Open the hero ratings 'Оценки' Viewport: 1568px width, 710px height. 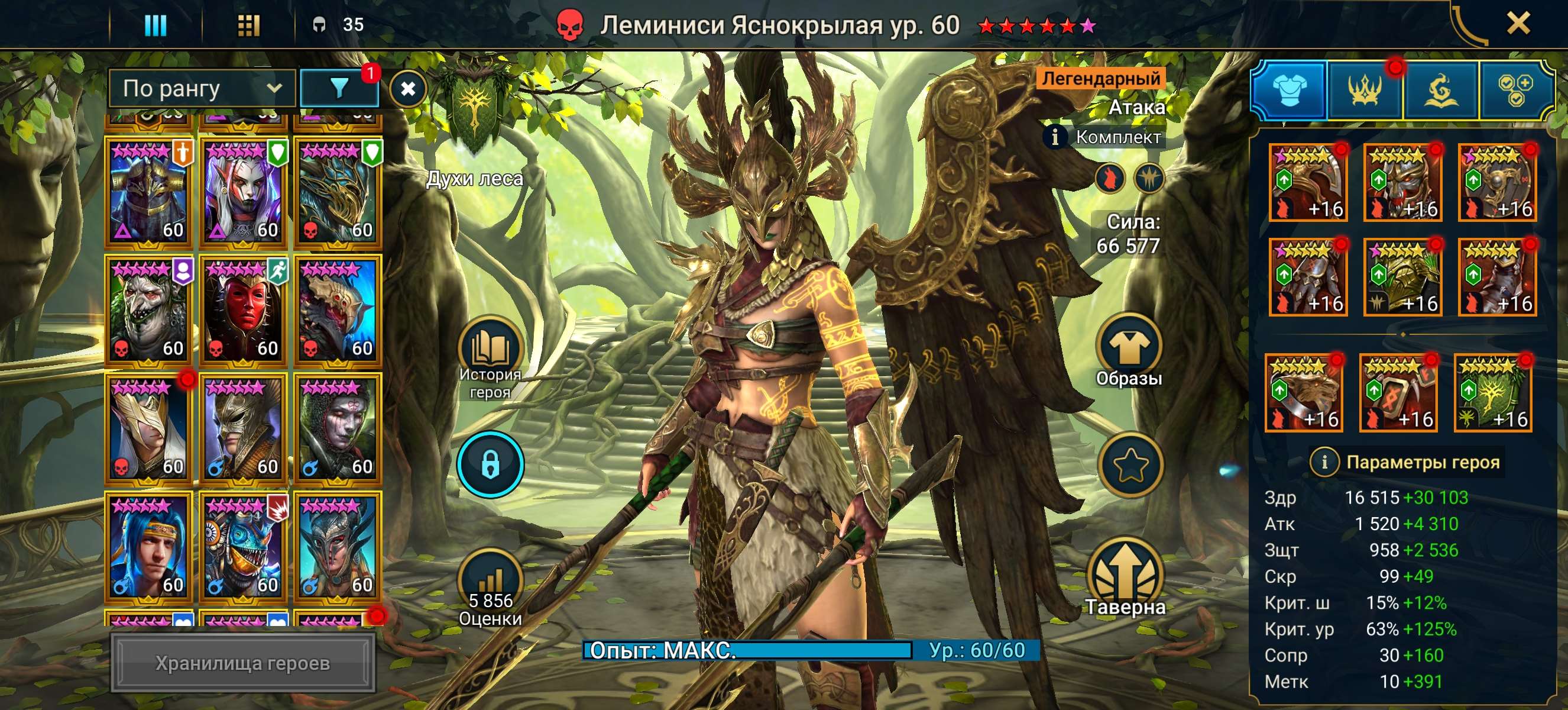coord(490,583)
